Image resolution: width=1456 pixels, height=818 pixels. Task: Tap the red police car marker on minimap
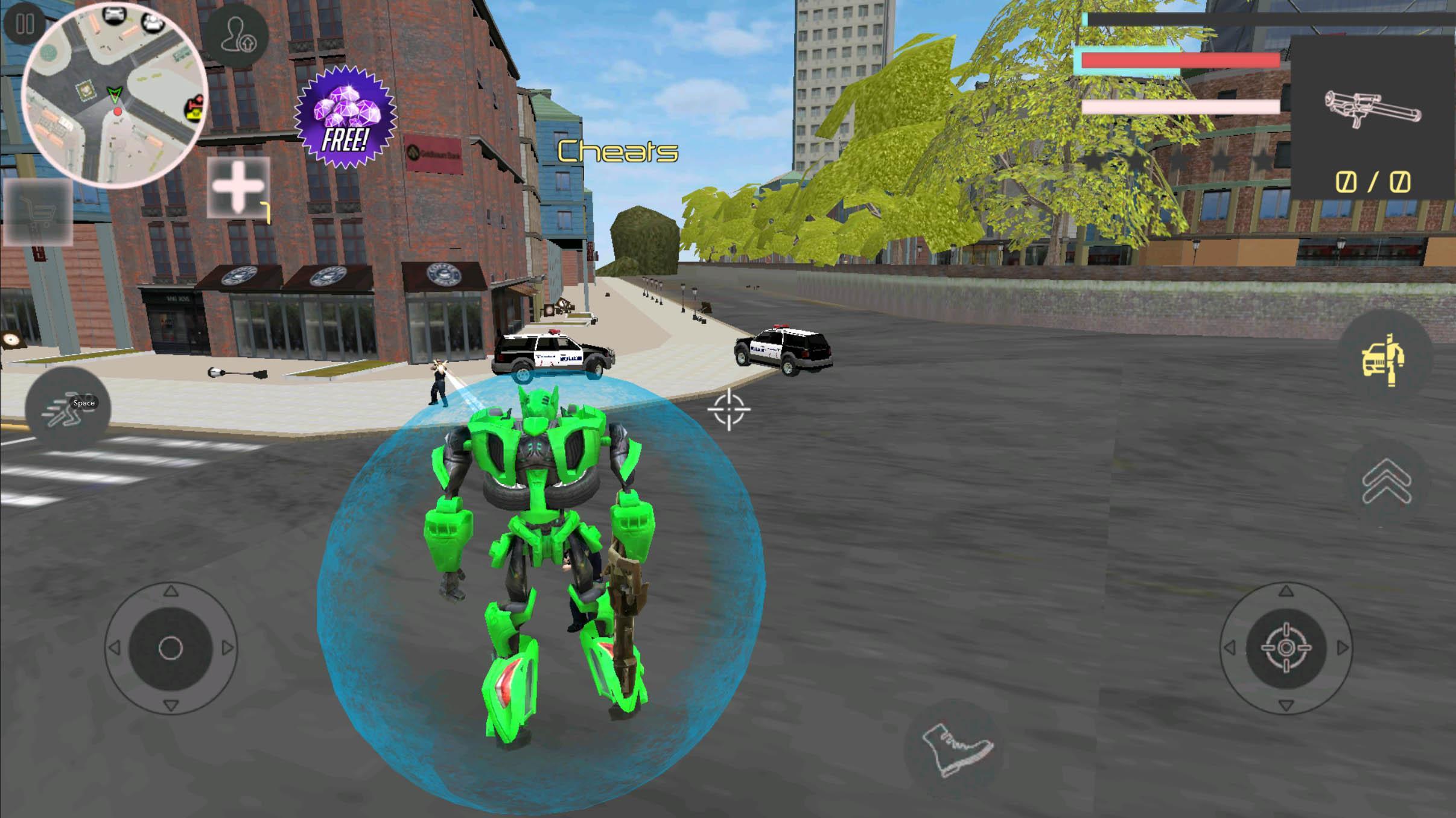click(x=118, y=112)
